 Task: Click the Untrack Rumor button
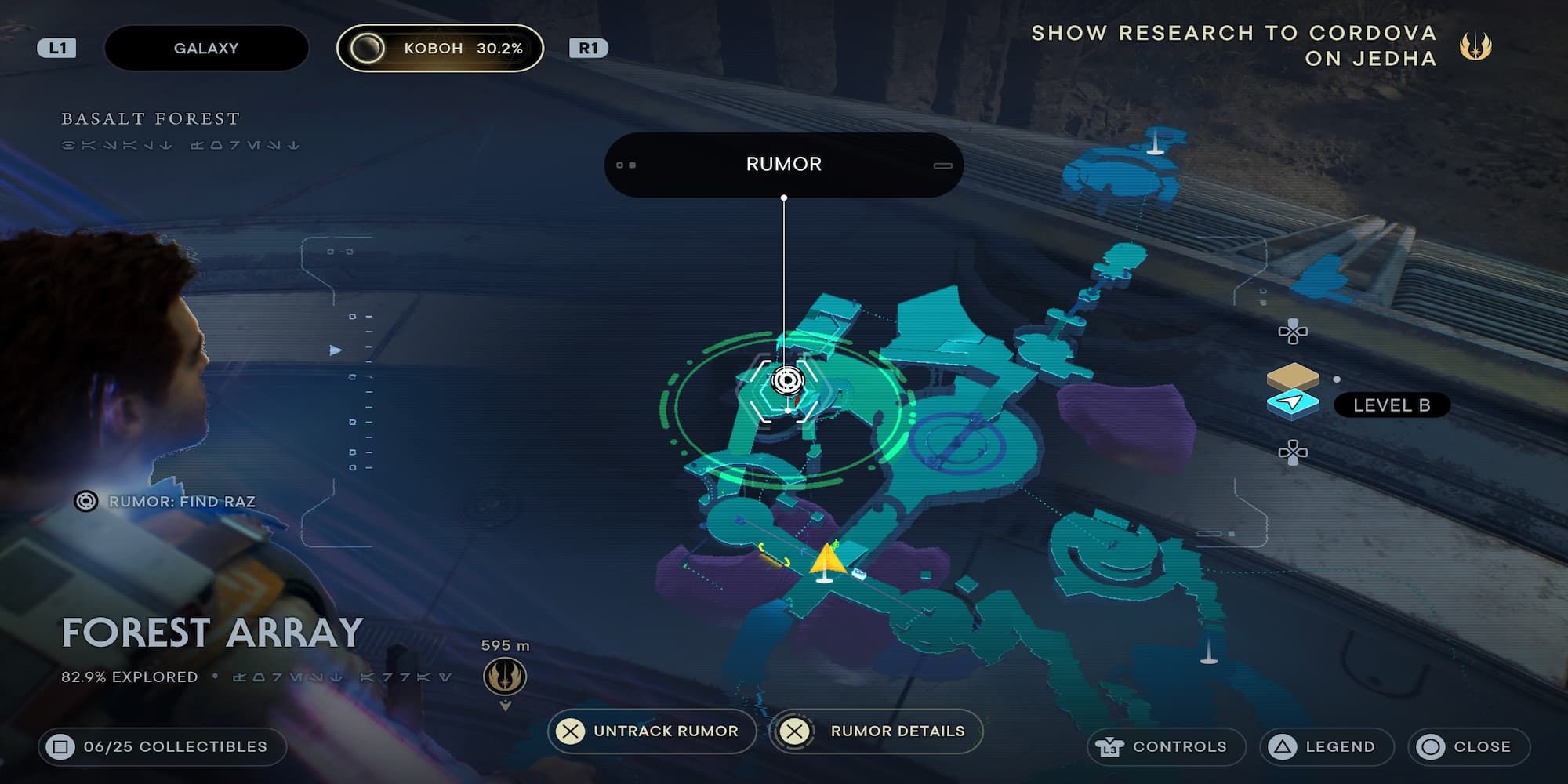652,731
